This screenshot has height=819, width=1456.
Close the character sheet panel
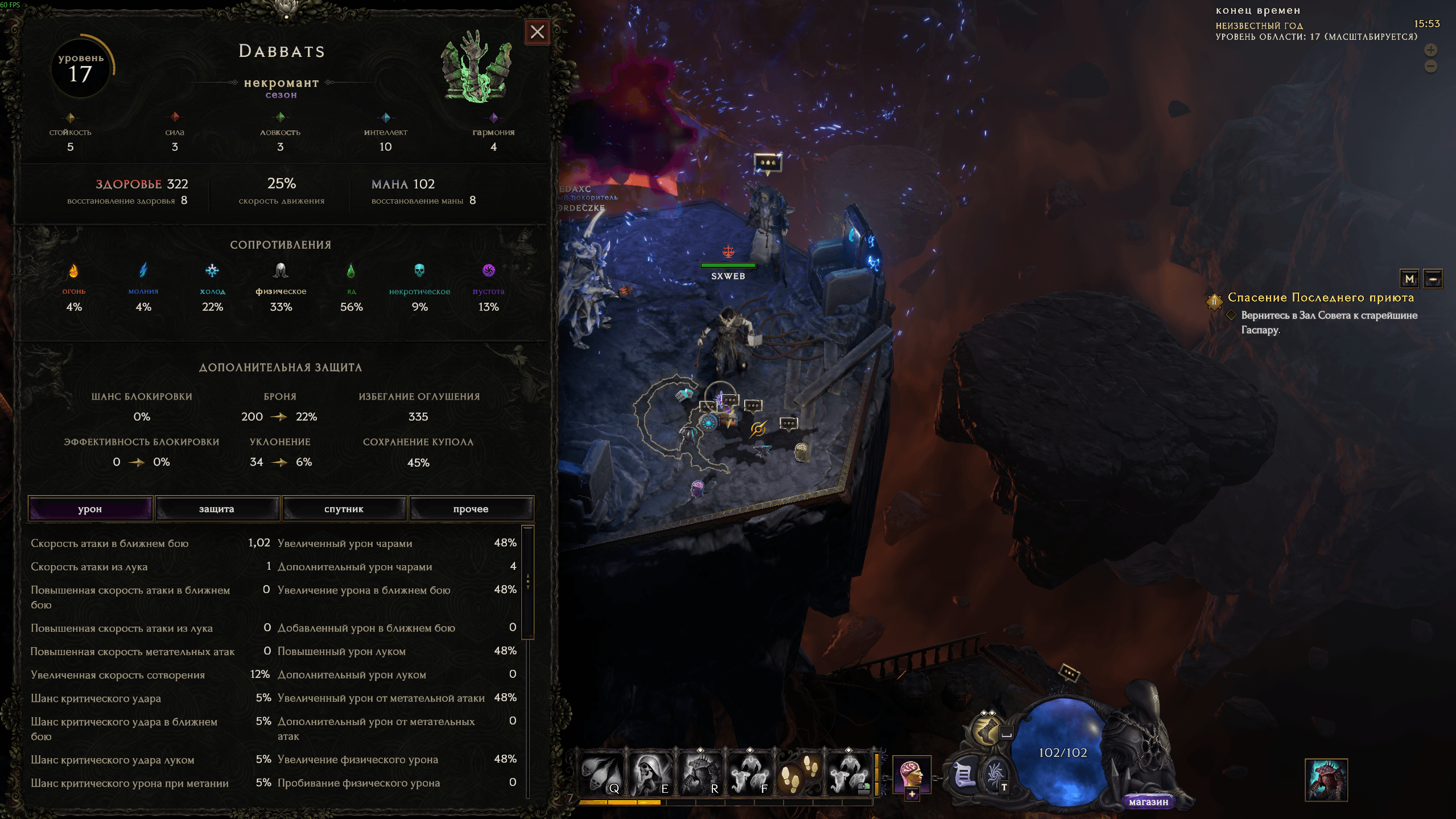[537, 32]
